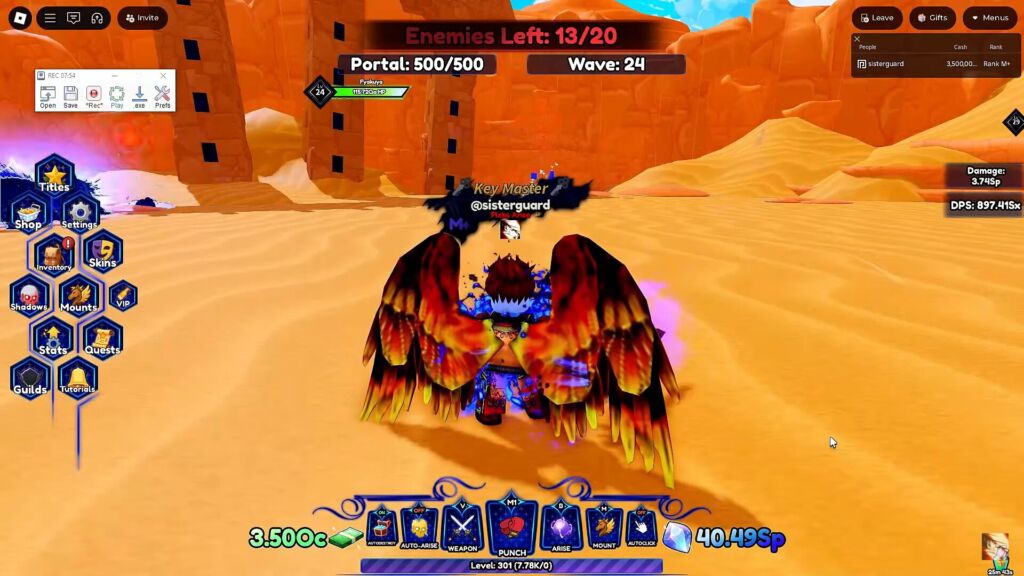
Task: Open the Shadows menu
Action: click(29, 296)
